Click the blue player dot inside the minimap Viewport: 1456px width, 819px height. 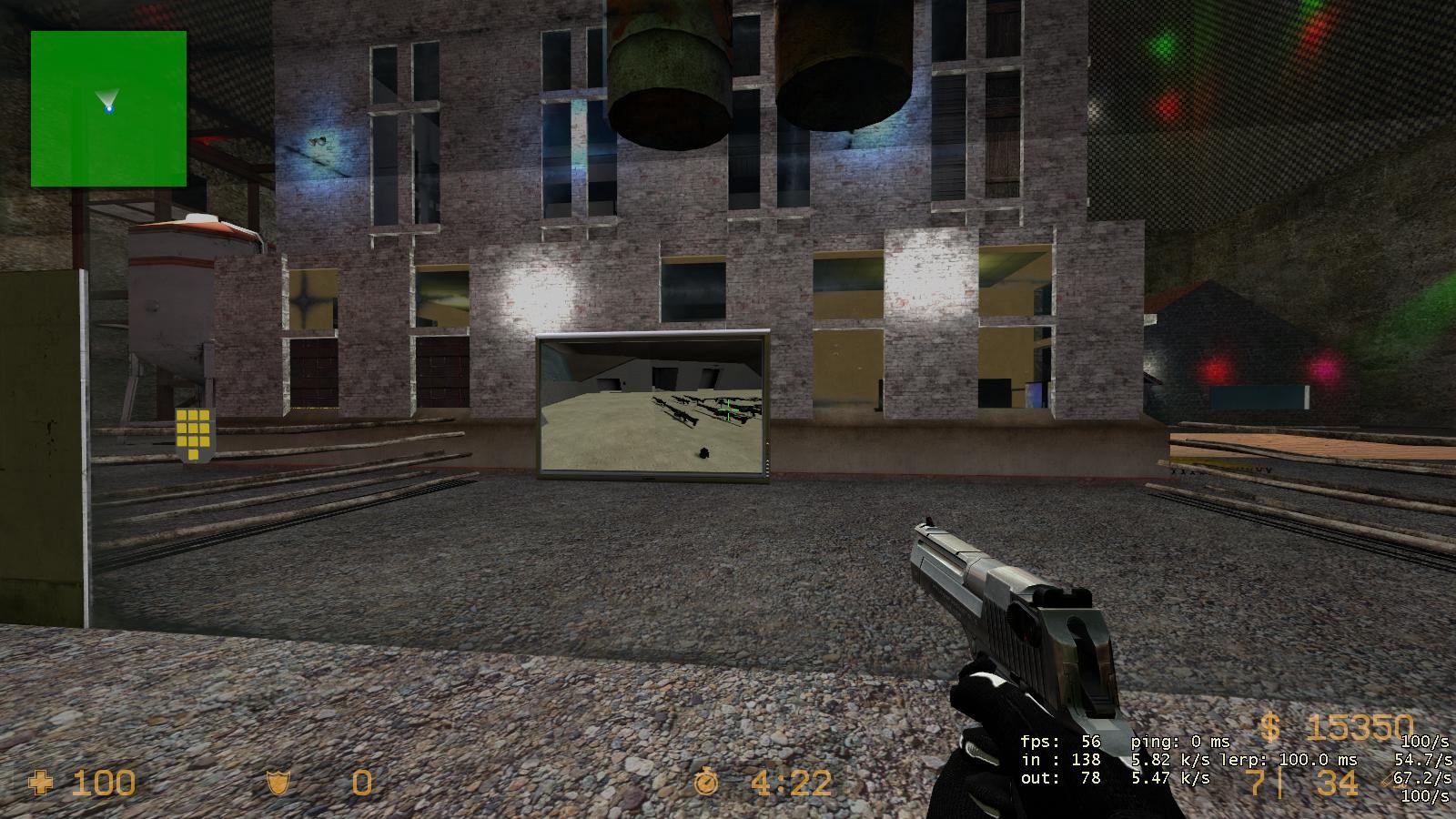pyautogui.click(x=111, y=109)
